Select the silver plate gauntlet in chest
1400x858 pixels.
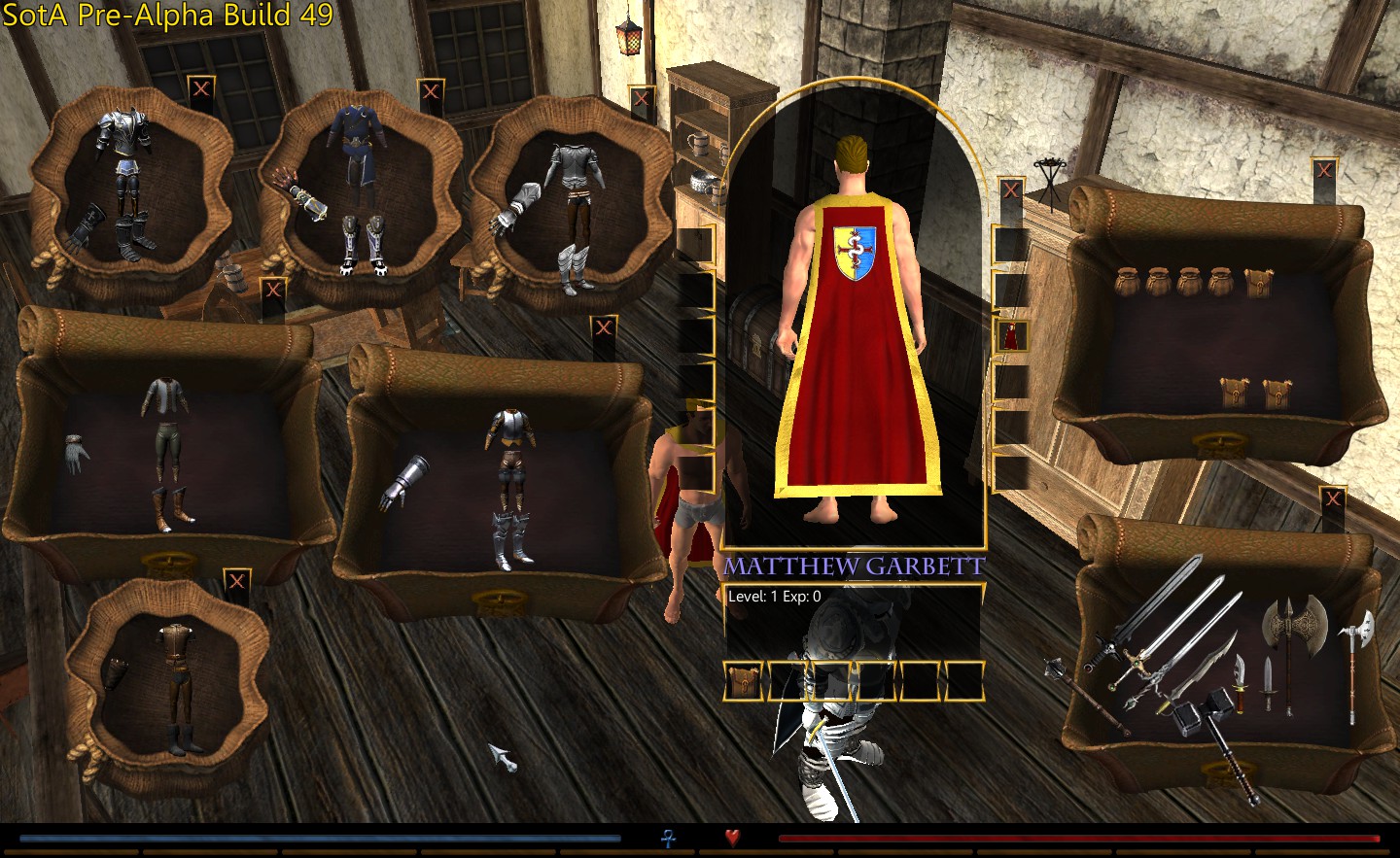[x=405, y=483]
